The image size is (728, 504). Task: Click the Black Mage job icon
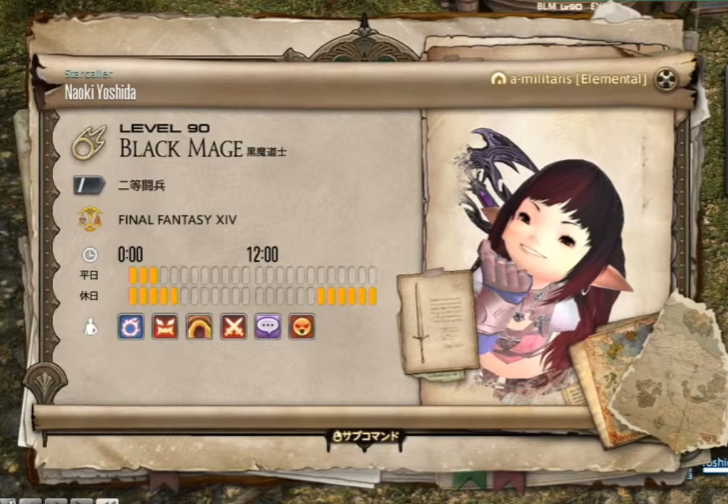(89, 141)
